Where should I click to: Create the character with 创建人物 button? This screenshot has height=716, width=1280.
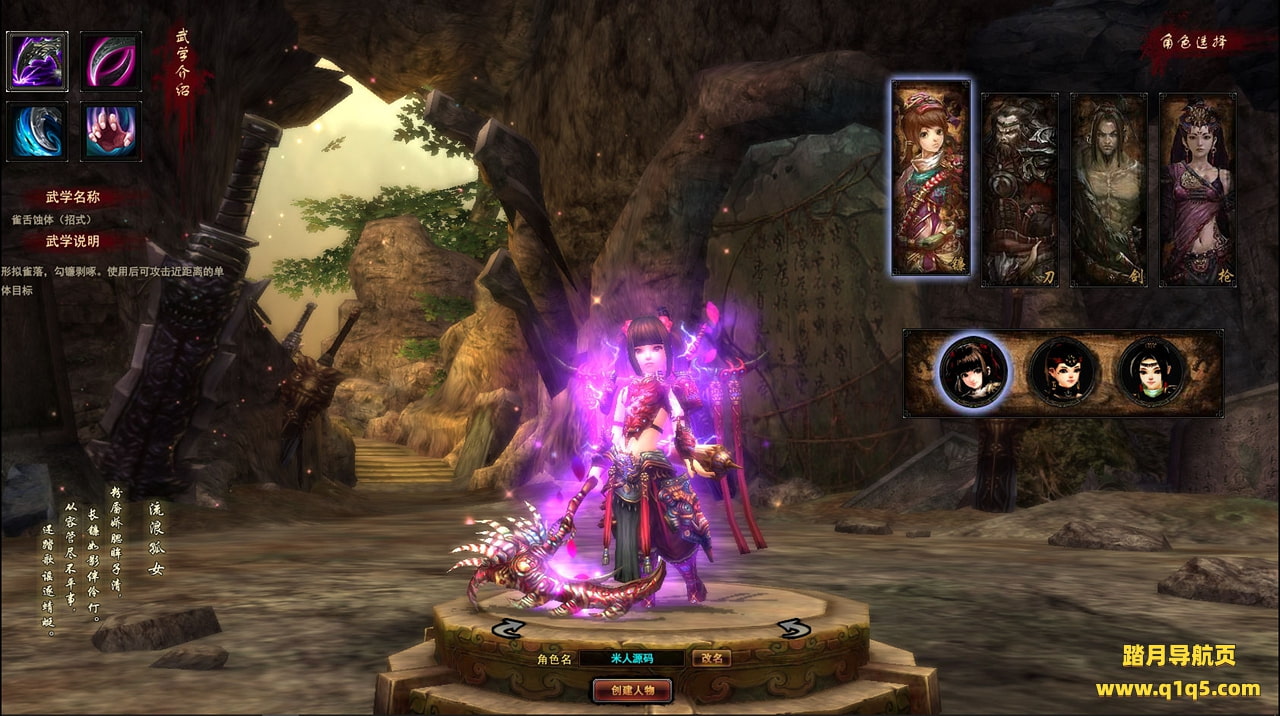coord(632,690)
